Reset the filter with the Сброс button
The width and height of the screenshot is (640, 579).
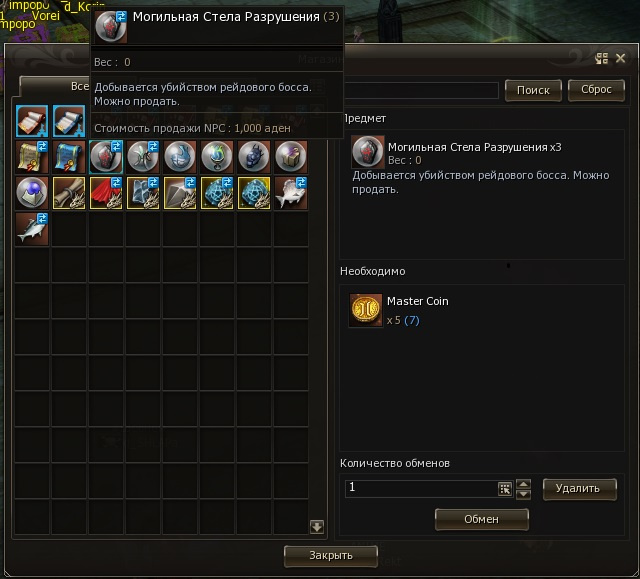596,90
